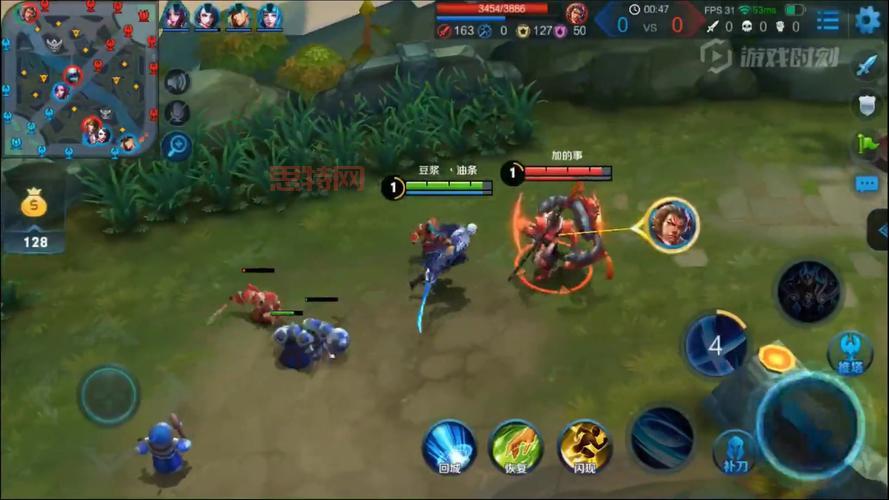This screenshot has width=889, height=500.
Task: Toggle the microphone voice button
Action: 177,113
